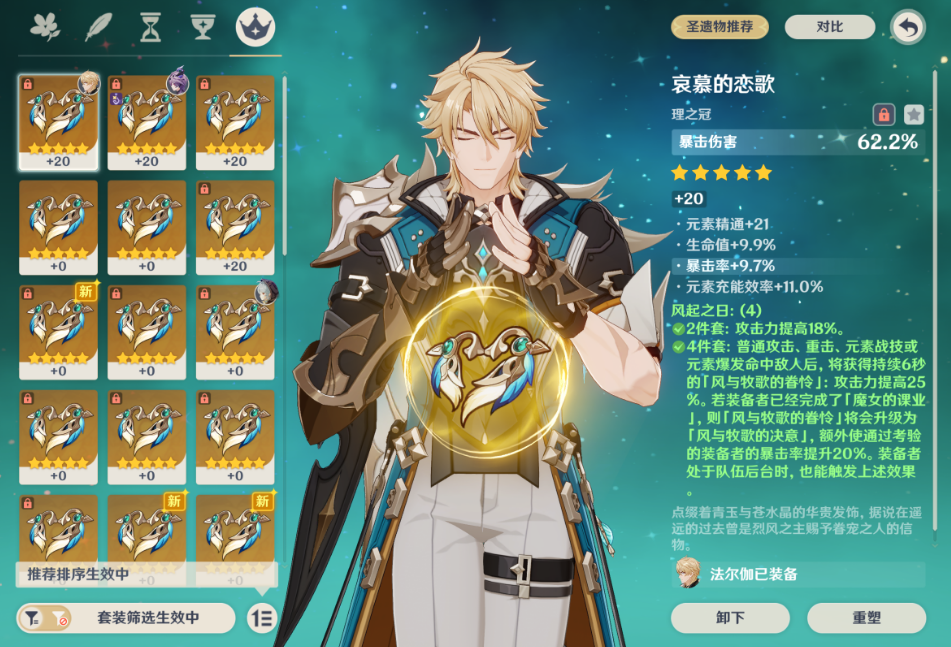The width and height of the screenshot is (951, 647).
Task: Unequip the artifact with 卸下
Action: (x=730, y=617)
